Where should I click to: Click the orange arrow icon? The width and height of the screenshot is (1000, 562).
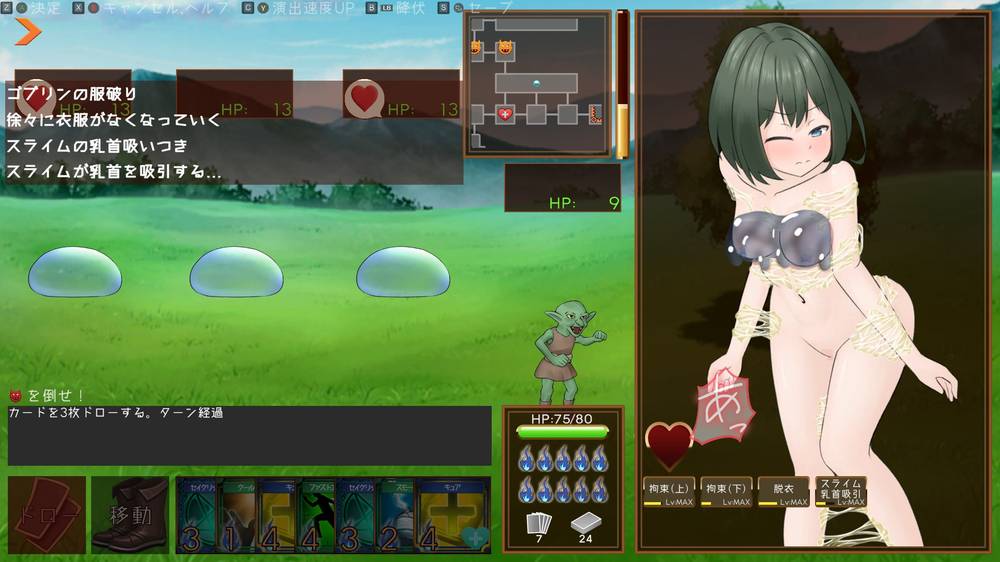click(x=27, y=31)
